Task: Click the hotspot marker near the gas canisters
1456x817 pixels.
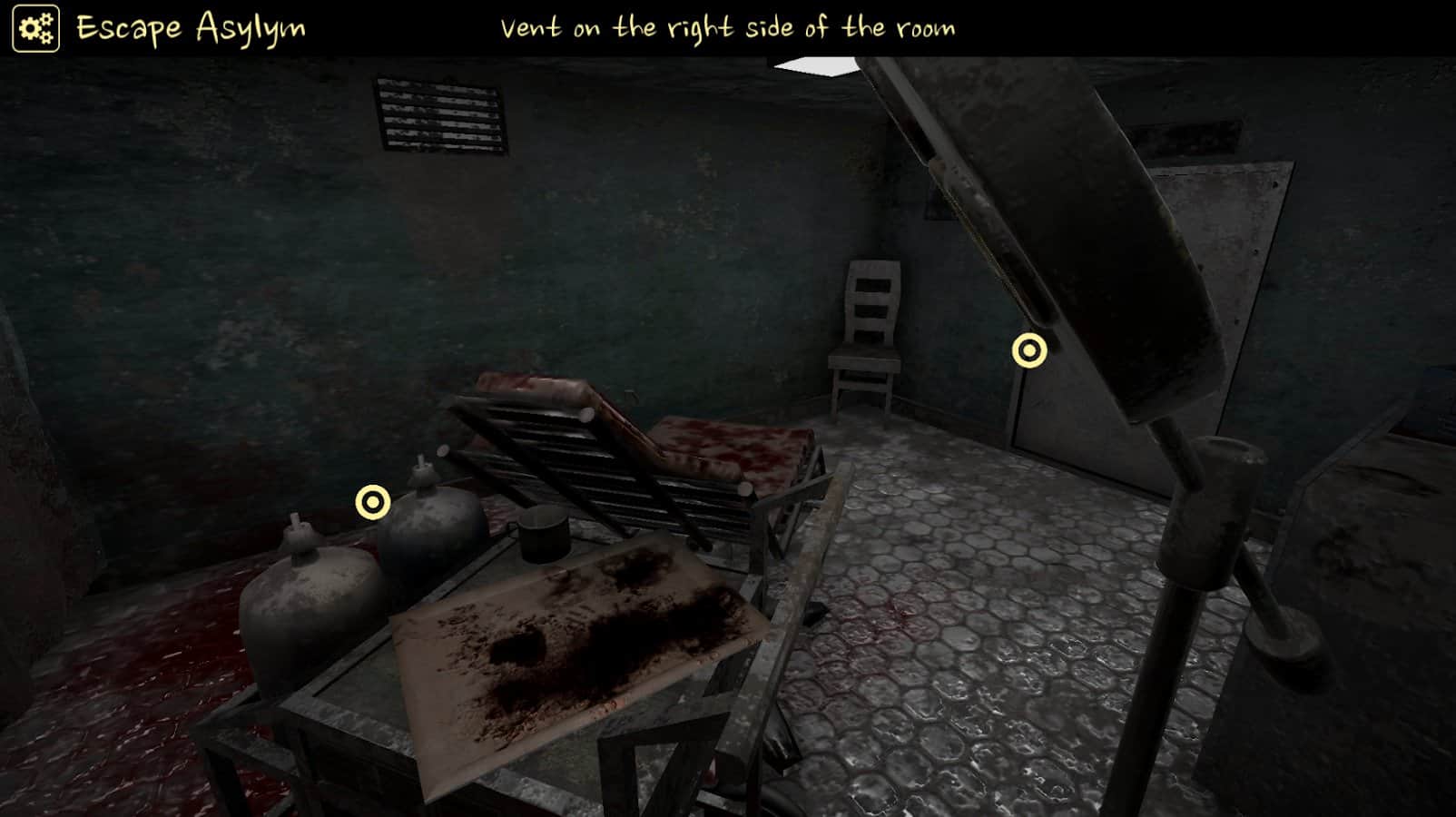Action: [x=373, y=500]
